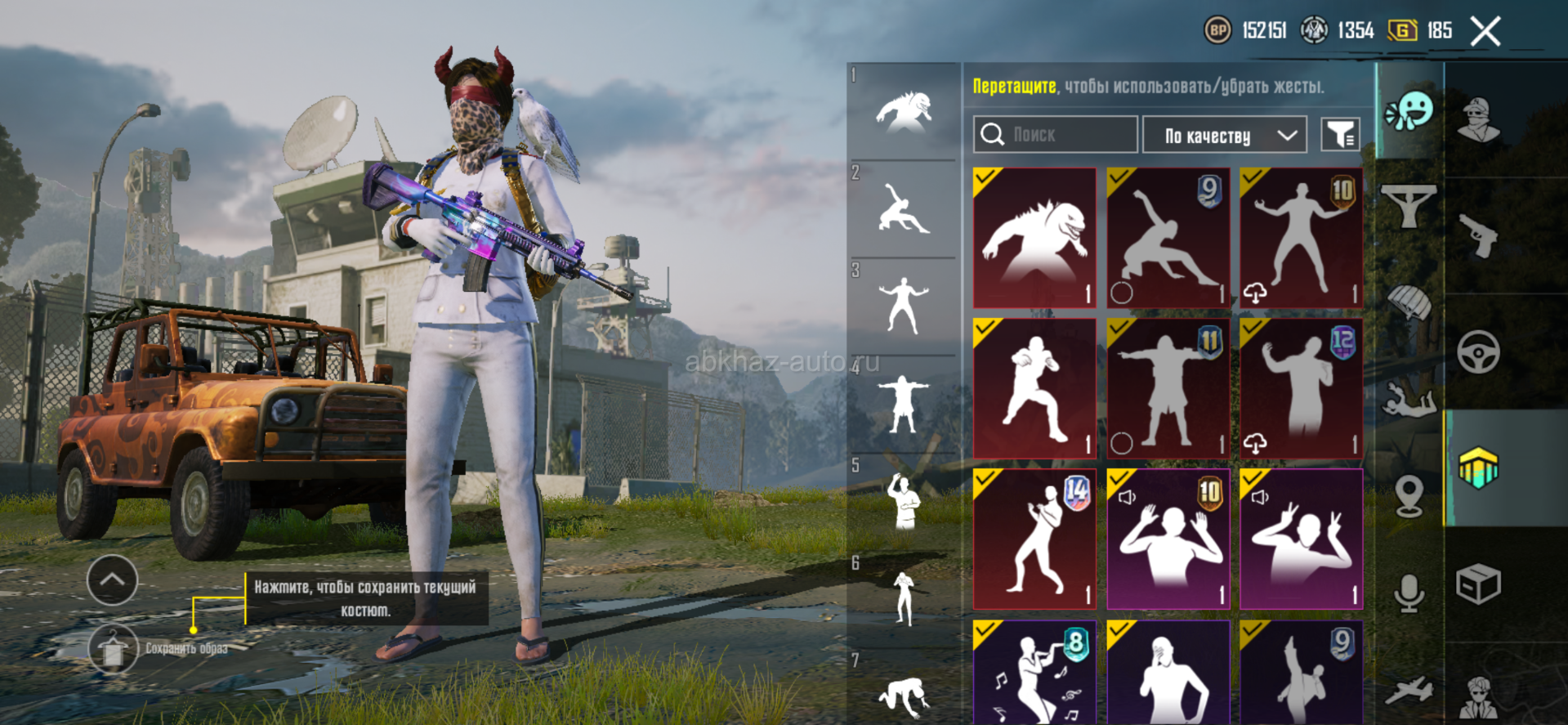Viewport: 1568px width, 725px height.
Task: Open the emote filter funnel button
Action: point(1340,135)
